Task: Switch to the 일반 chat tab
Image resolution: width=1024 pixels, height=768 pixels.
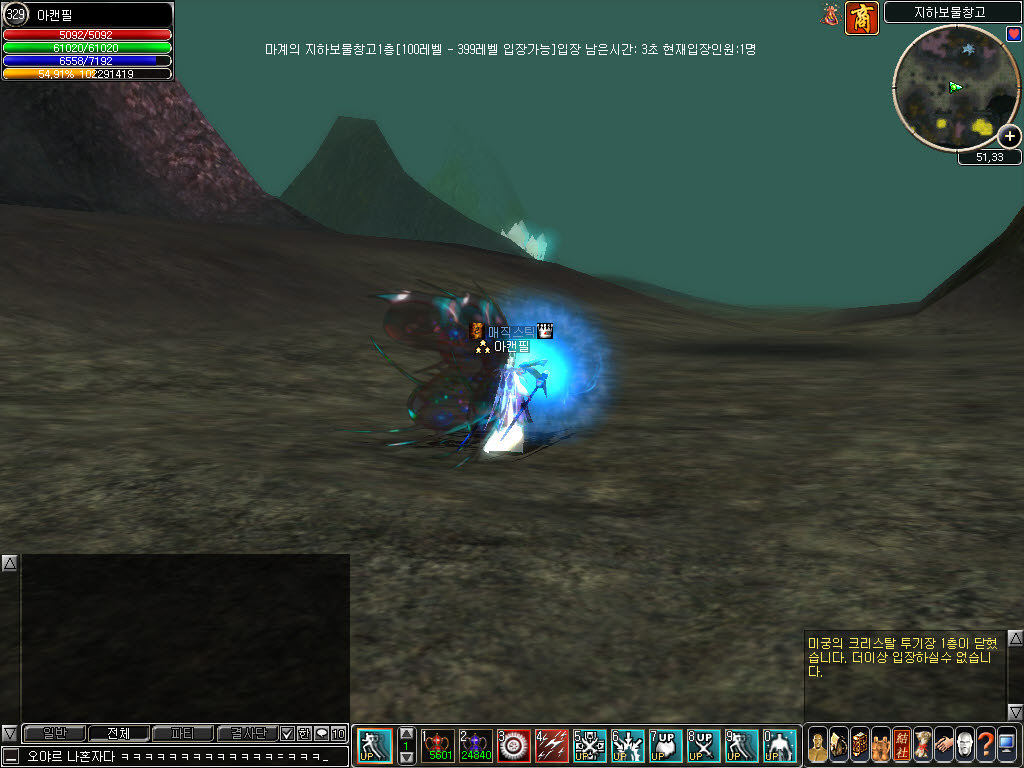Action: coord(54,733)
